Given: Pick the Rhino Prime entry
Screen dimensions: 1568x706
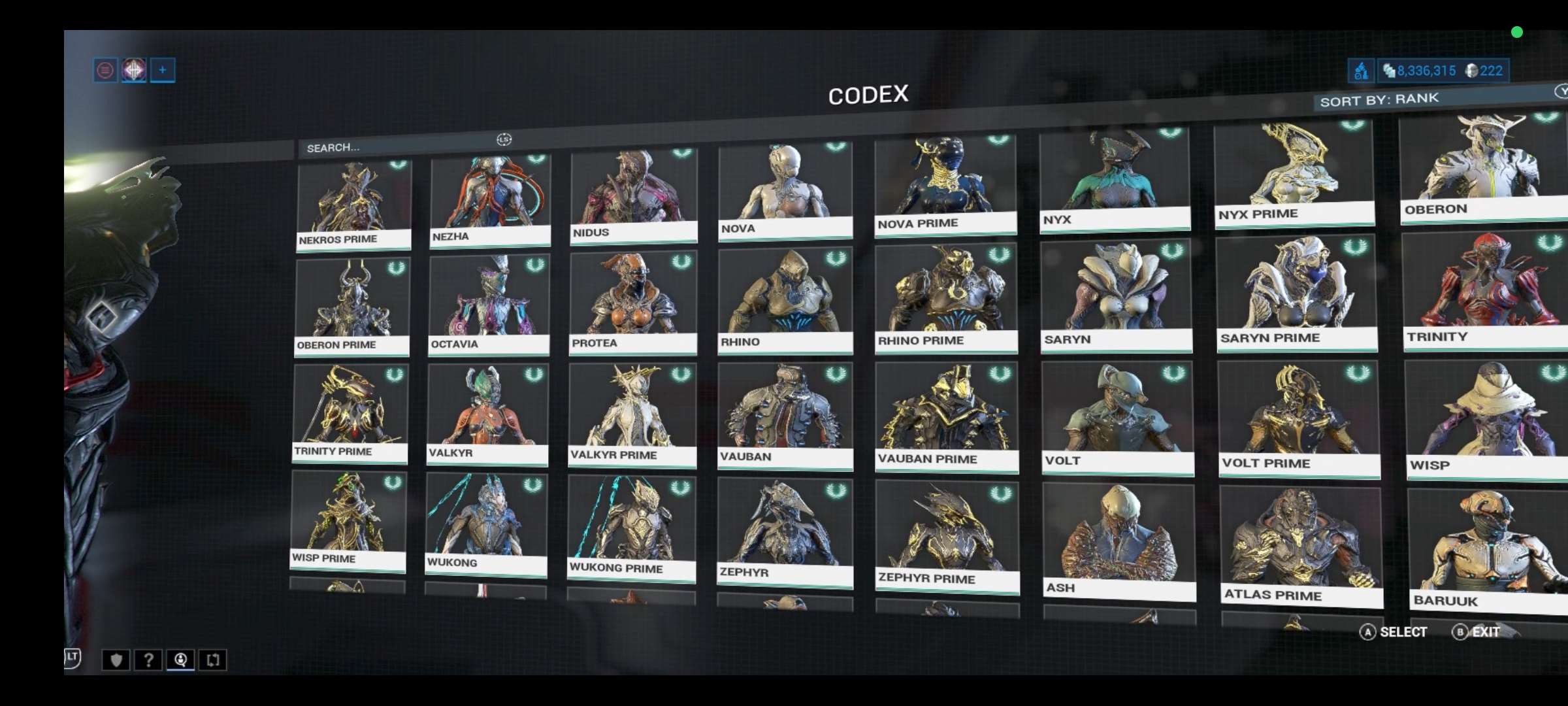Looking at the screenshot, I should click(x=946, y=298).
